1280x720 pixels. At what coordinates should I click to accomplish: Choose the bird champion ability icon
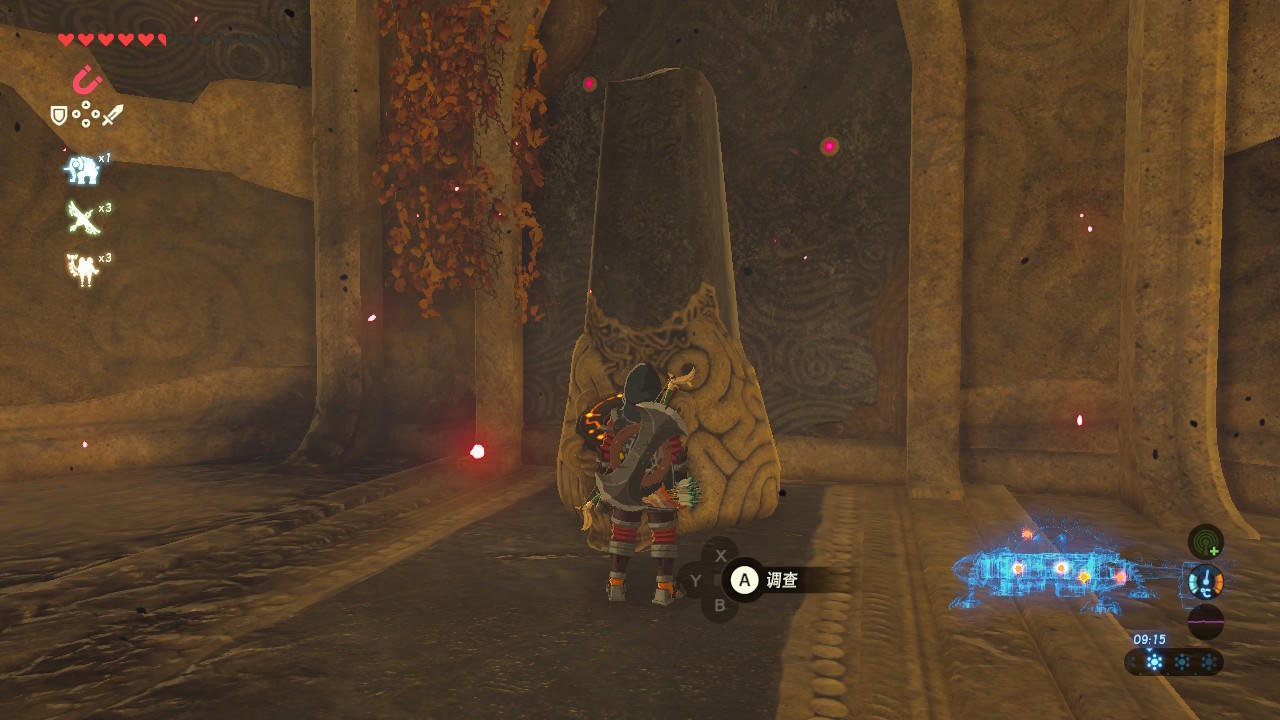pyautogui.click(x=82, y=217)
